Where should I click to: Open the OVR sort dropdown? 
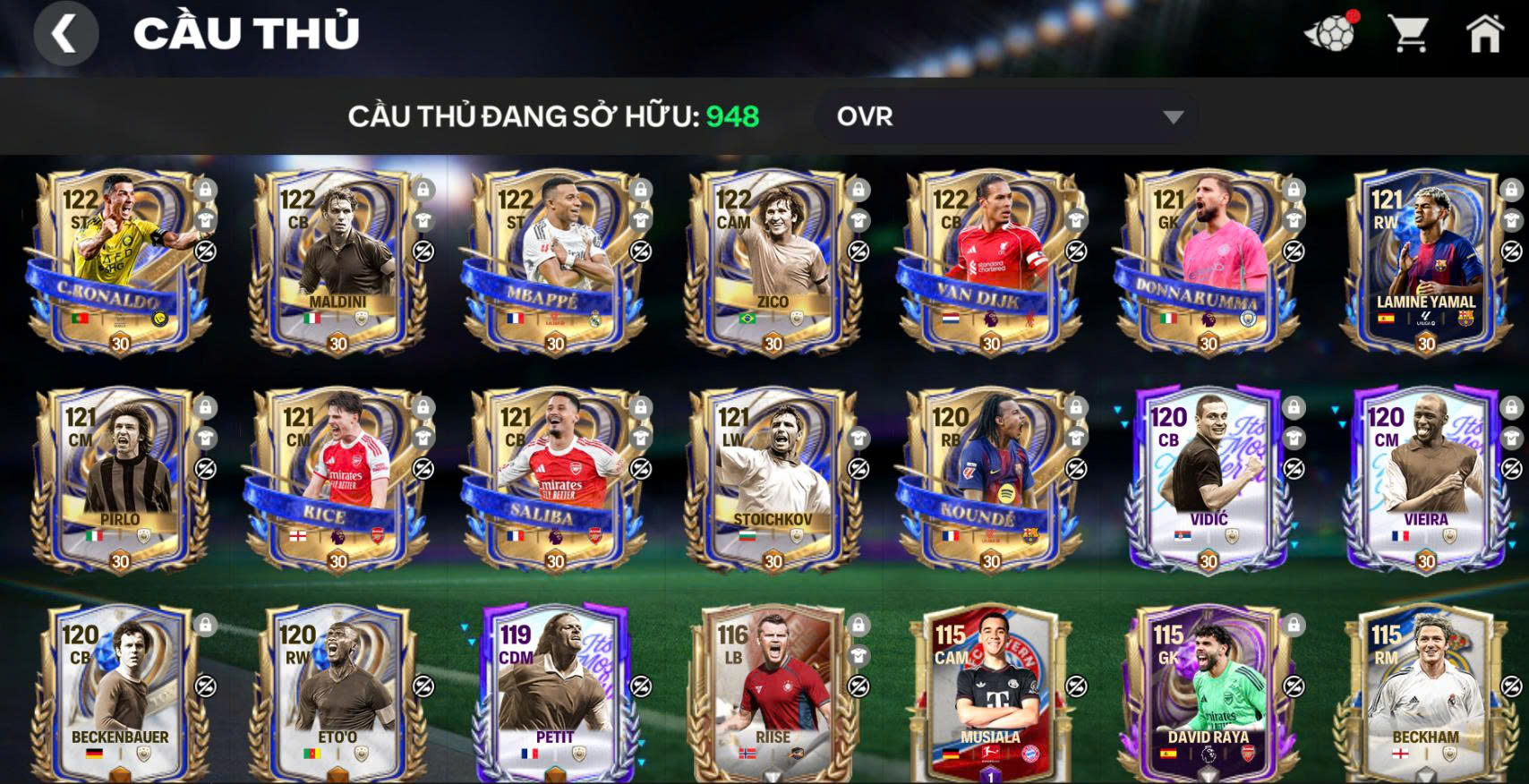point(1006,116)
